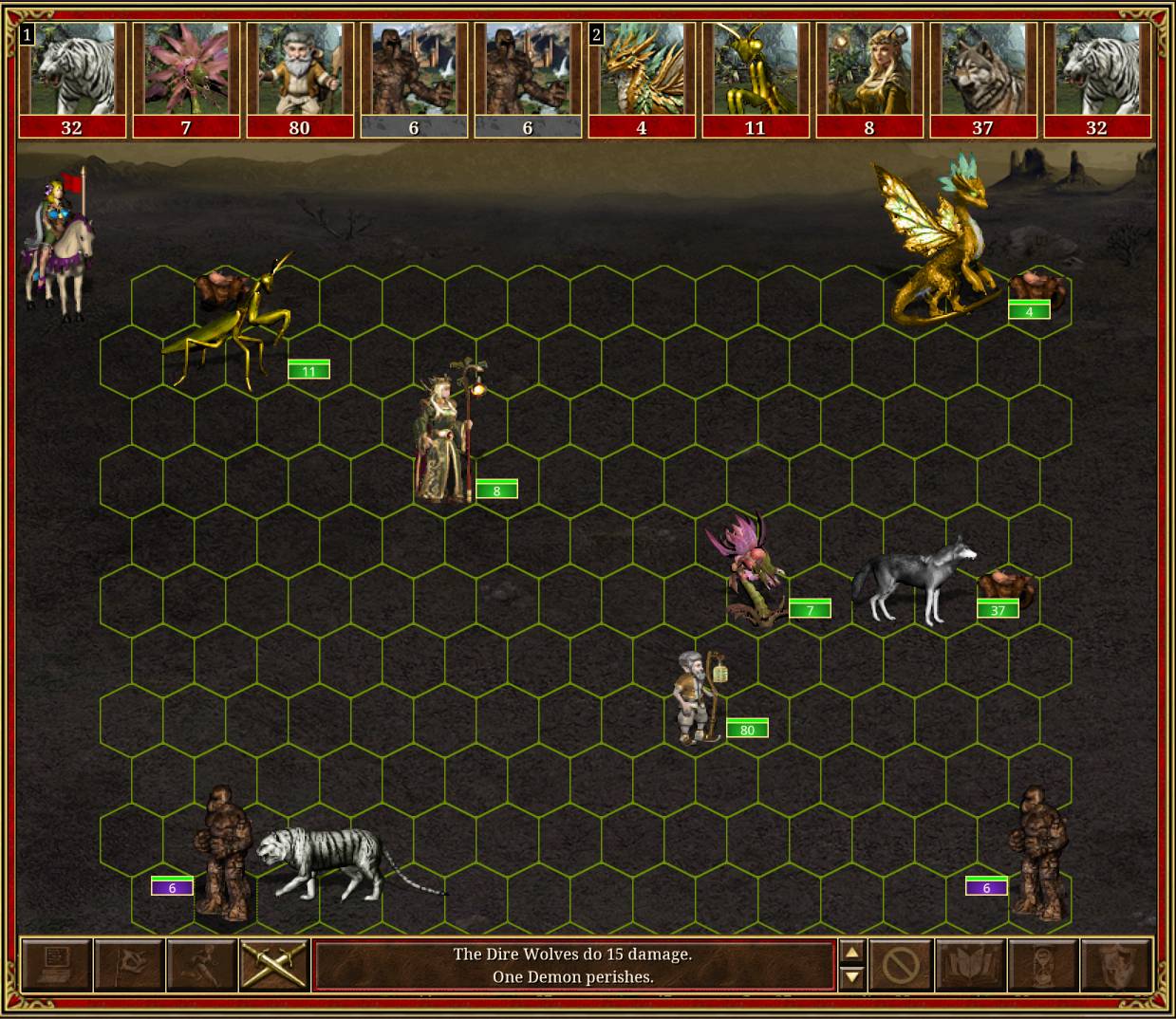Select the pink flower portrait in turn order
The width and height of the screenshot is (1176, 1019).
[186, 71]
